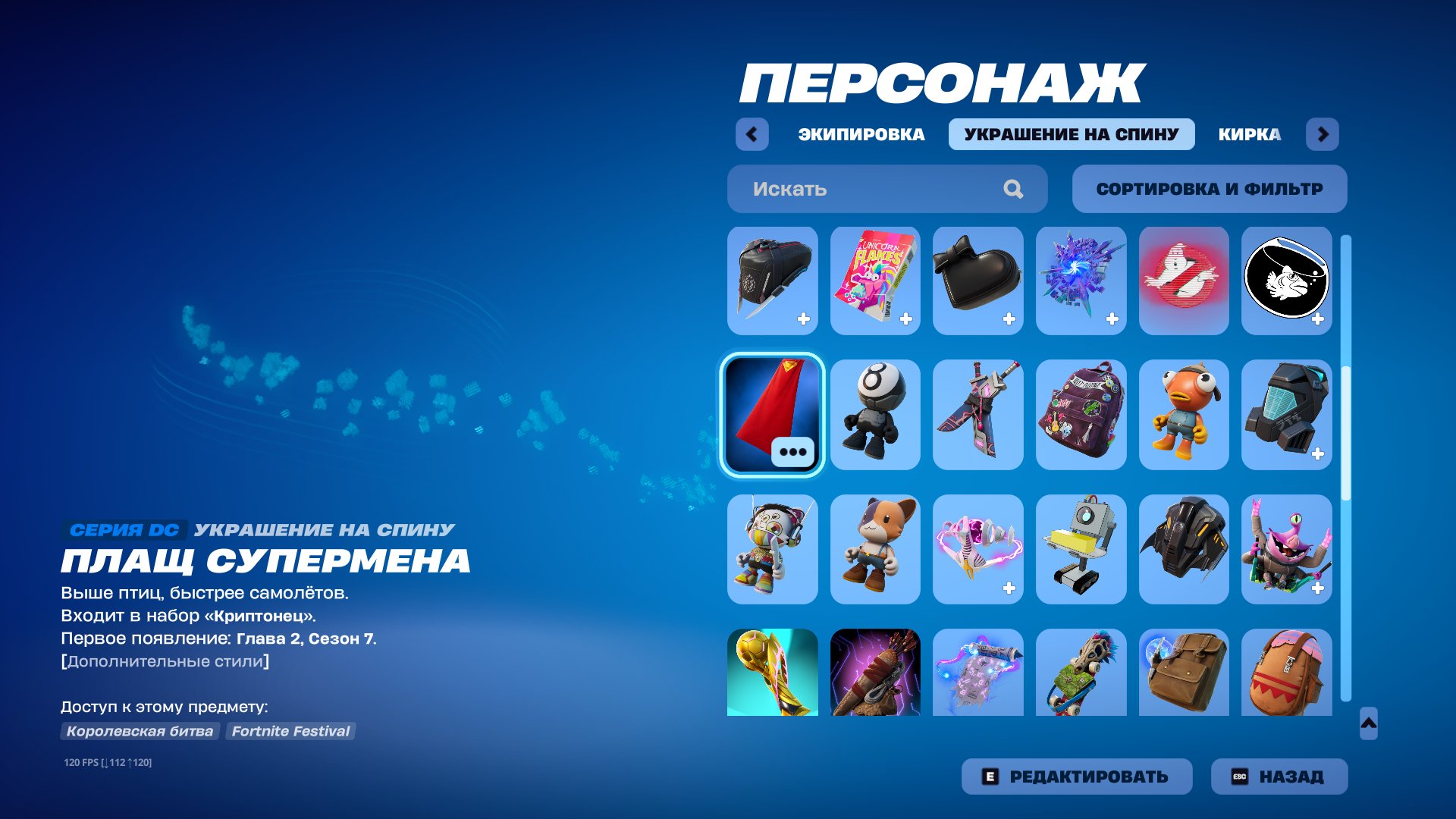Viewport: 1456px width, 819px height.
Task: Choose the Fishstick plush back bling
Action: click(x=1185, y=416)
